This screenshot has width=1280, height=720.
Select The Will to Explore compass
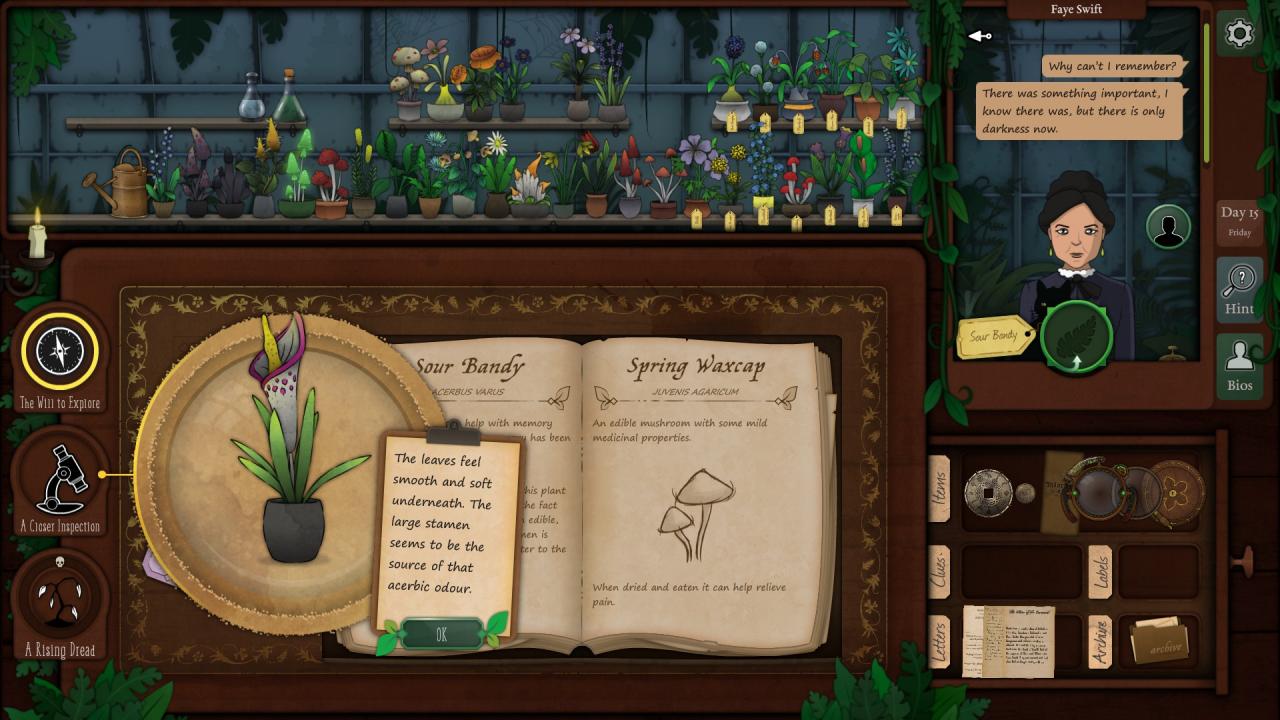pos(60,351)
